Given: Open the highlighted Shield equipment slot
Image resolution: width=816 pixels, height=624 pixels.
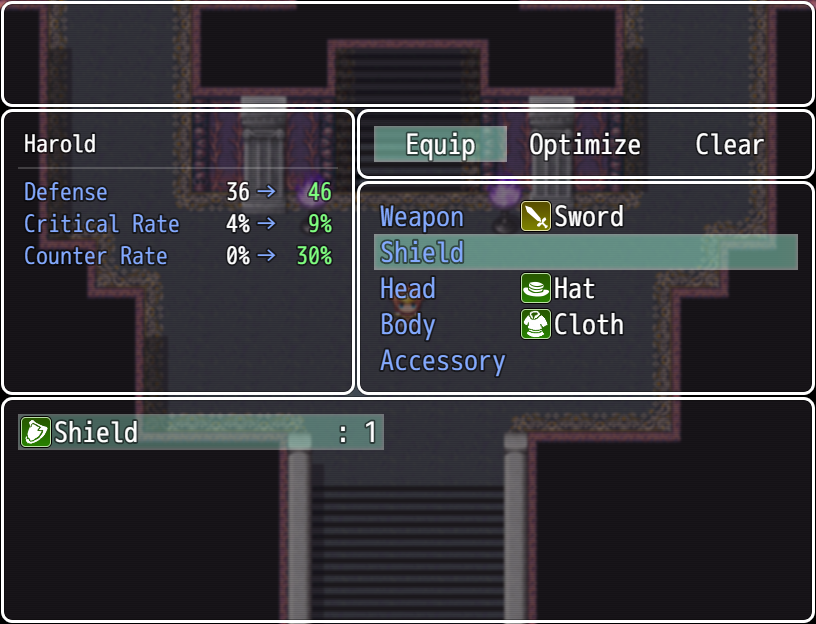Looking at the screenshot, I should tap(585, 253).
